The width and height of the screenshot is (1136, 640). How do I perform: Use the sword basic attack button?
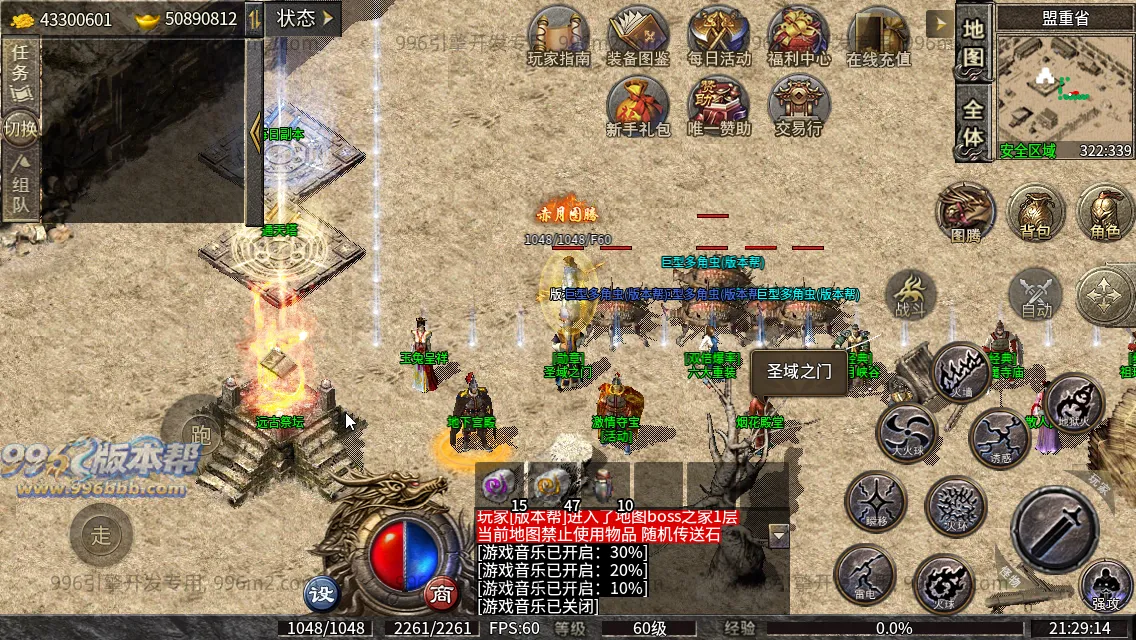click(1055, 530)
